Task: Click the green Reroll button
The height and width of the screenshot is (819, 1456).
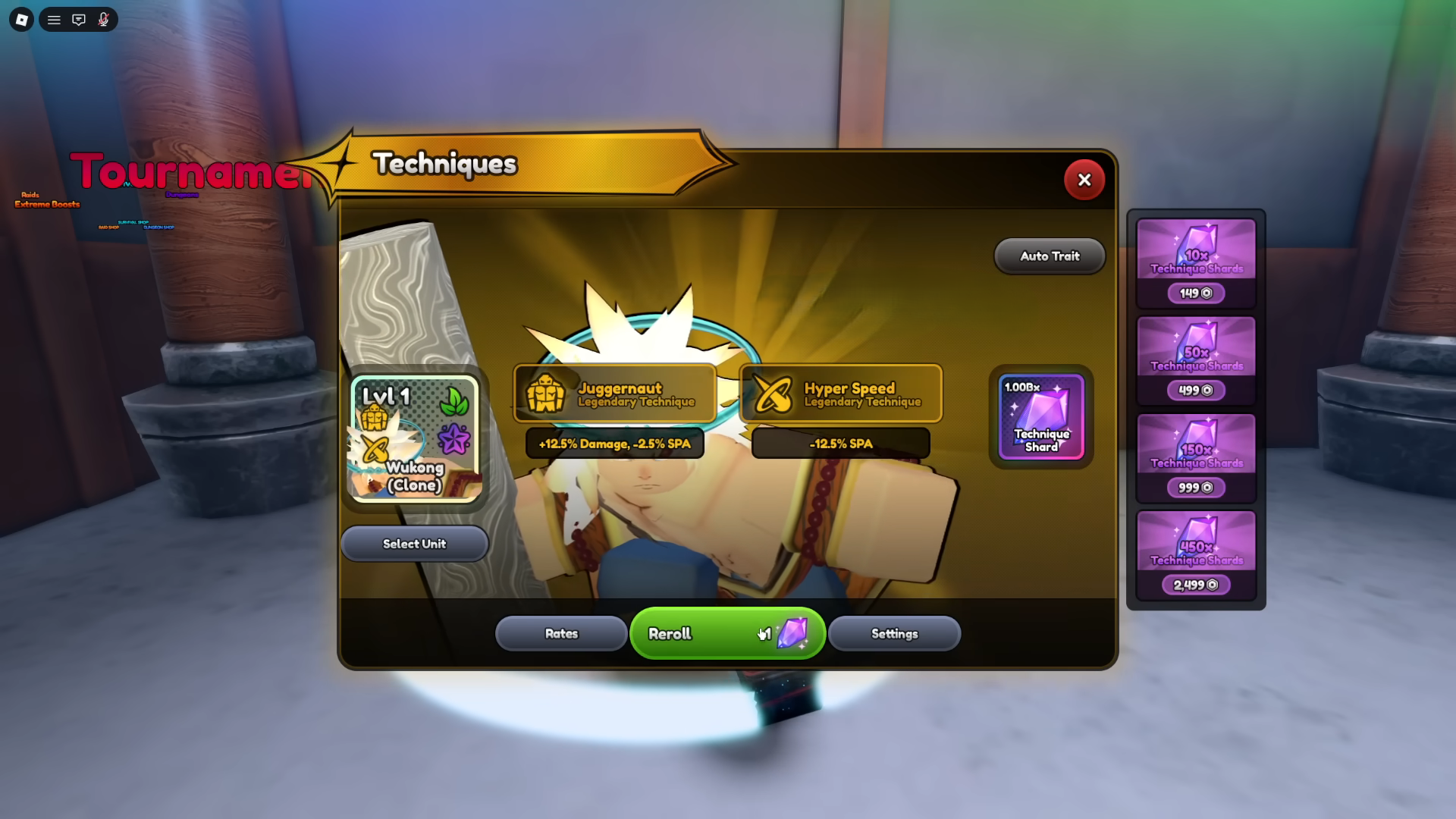Action: tap(726, 633)
